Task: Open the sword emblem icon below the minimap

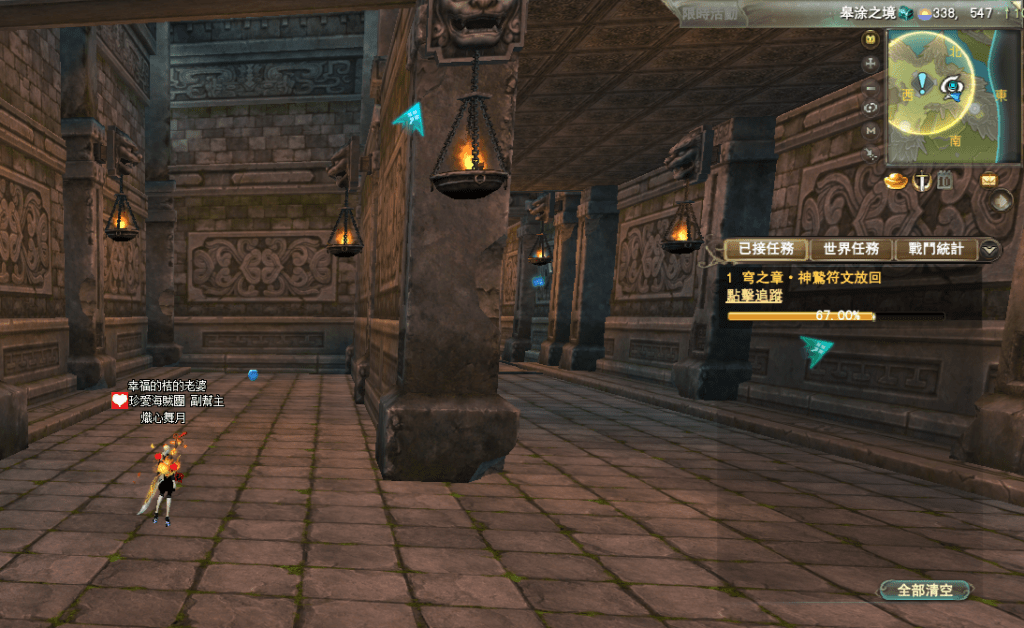Action: click(x=920, y=181)
